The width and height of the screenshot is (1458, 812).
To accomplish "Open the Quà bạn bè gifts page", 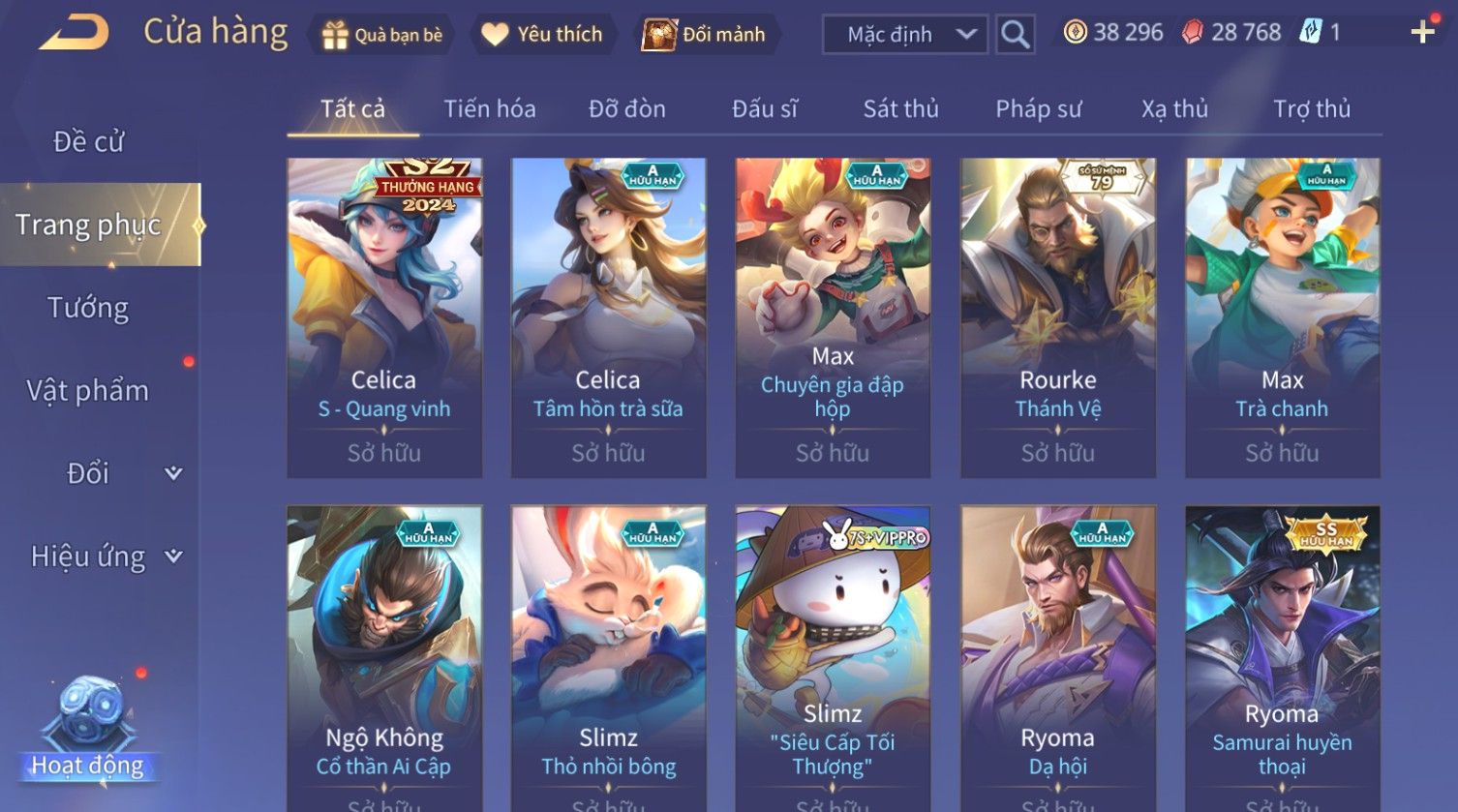I will (382, 35).
